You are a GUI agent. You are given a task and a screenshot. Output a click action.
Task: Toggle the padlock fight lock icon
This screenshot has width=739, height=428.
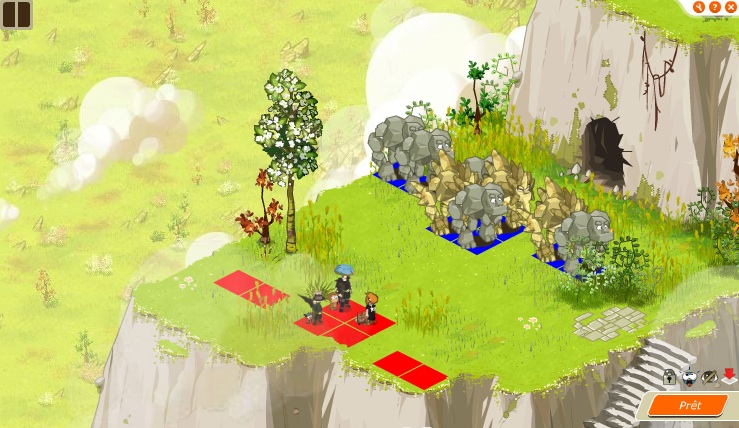tap(669, 377)
